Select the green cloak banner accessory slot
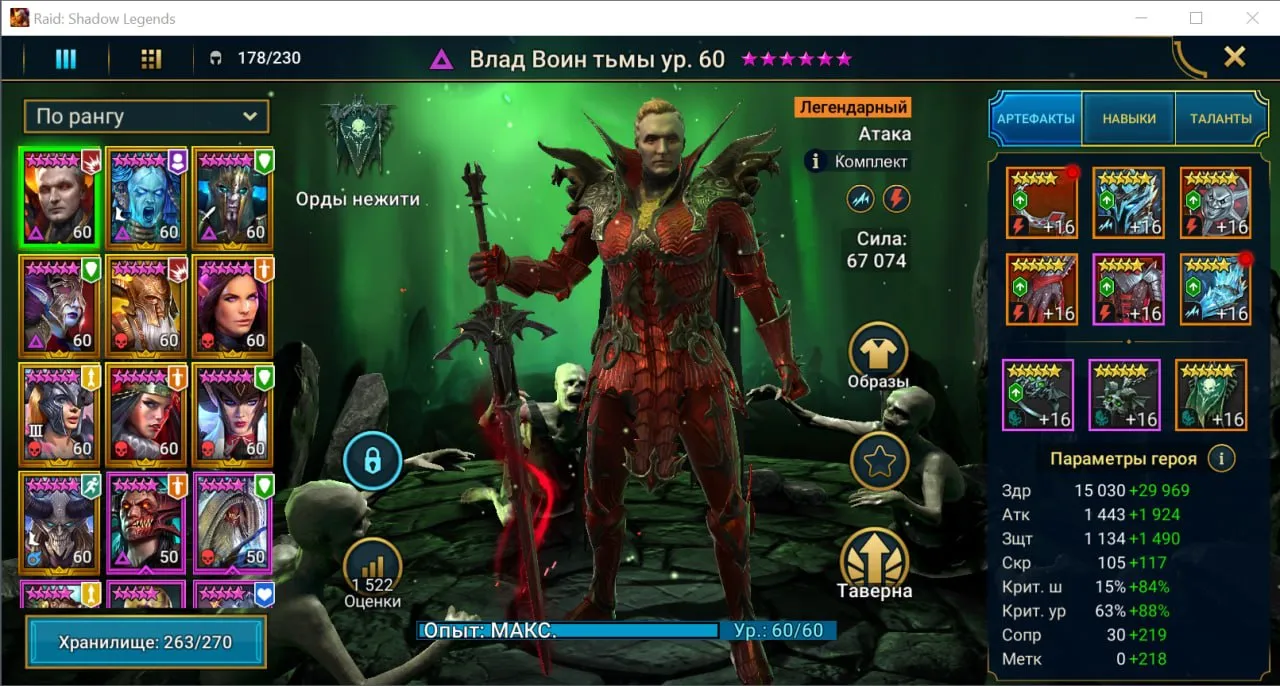The width and height of the screenshot is (1280, 686). click(1211, 395)
